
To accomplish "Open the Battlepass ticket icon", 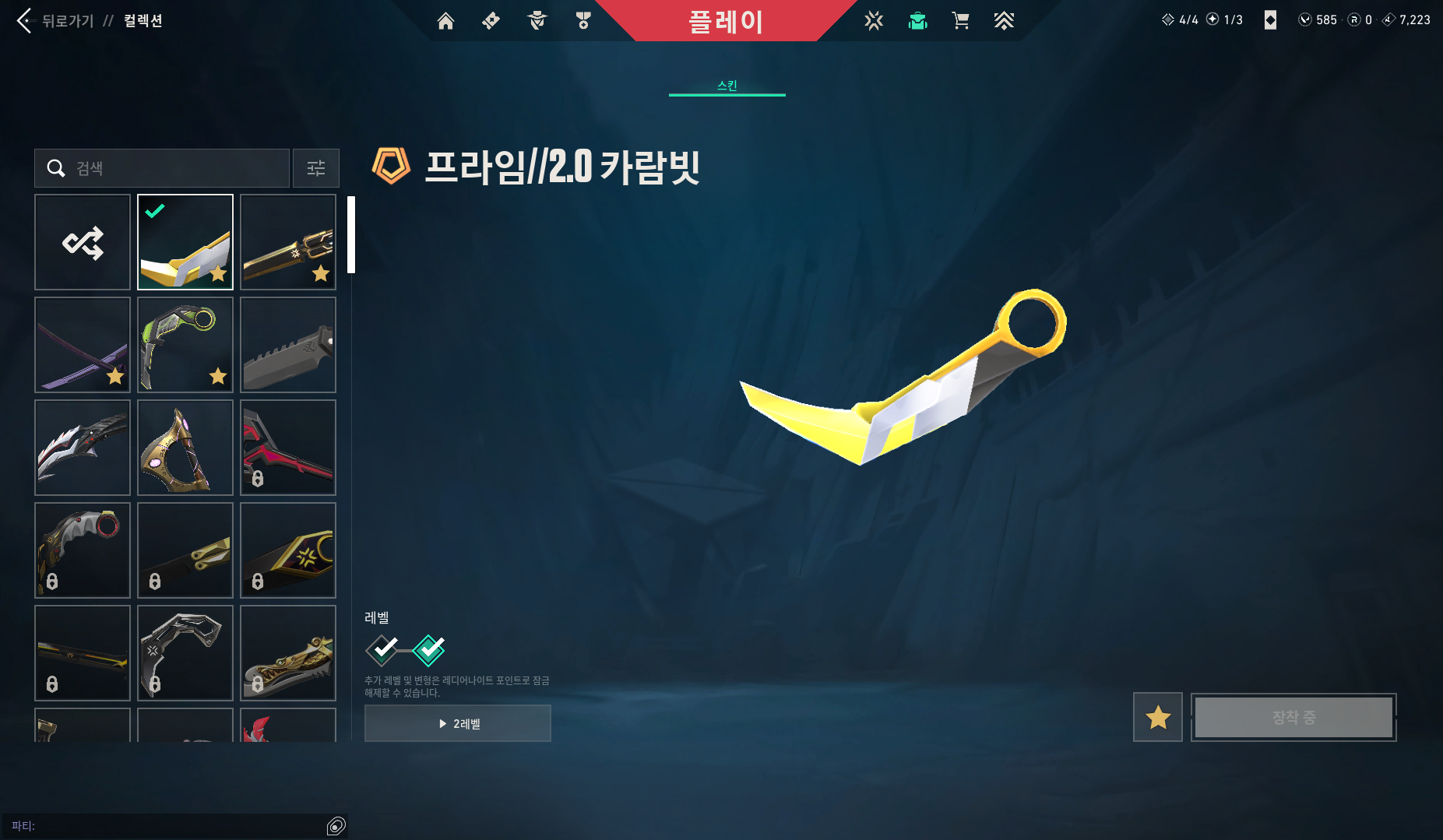I will (x=491, y=21).
